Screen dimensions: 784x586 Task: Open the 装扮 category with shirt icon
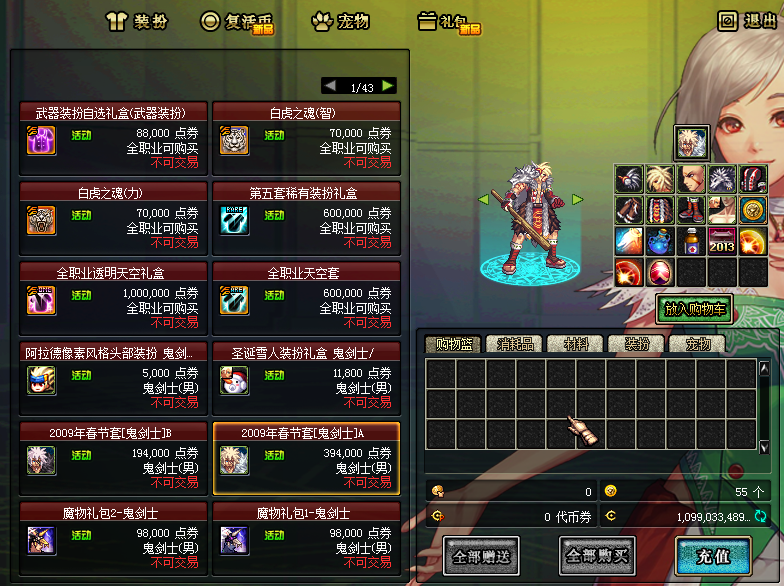tap(137, 21)
